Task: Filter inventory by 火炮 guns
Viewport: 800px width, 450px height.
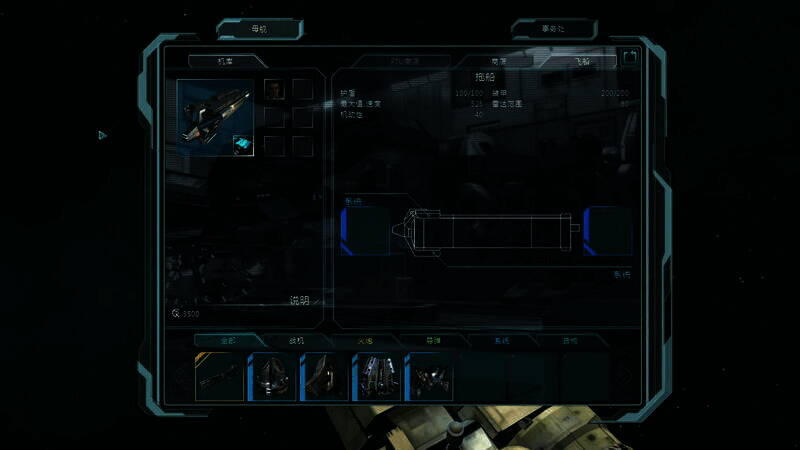Action: click(x=365, y=341)
